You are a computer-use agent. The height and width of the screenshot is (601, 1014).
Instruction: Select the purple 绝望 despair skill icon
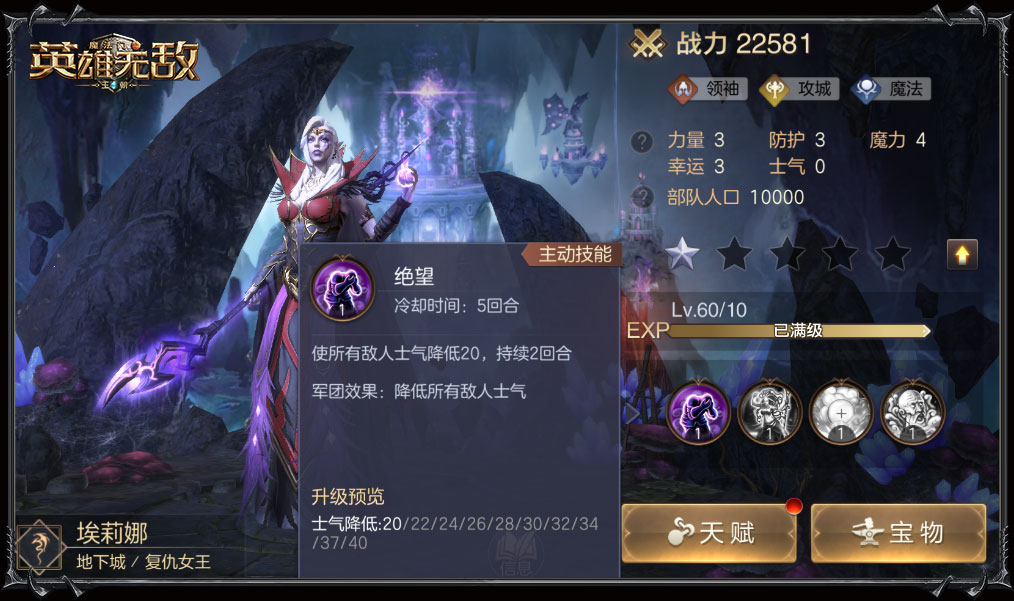(x=698, y=411)
